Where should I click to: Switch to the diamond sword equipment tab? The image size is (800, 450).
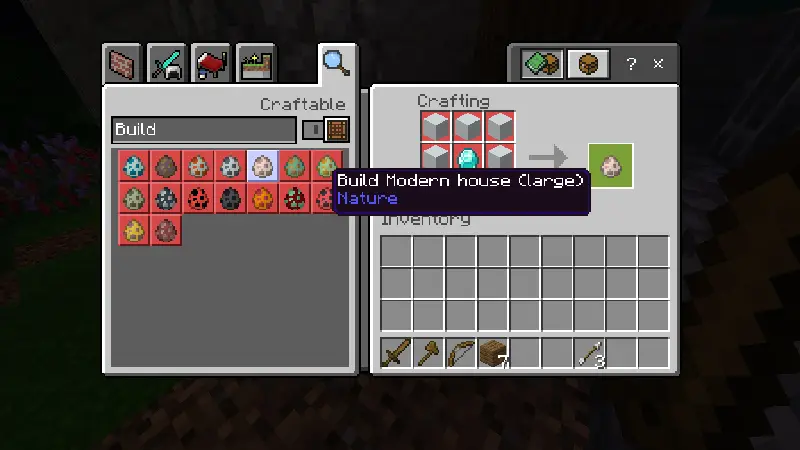(167, 65)
